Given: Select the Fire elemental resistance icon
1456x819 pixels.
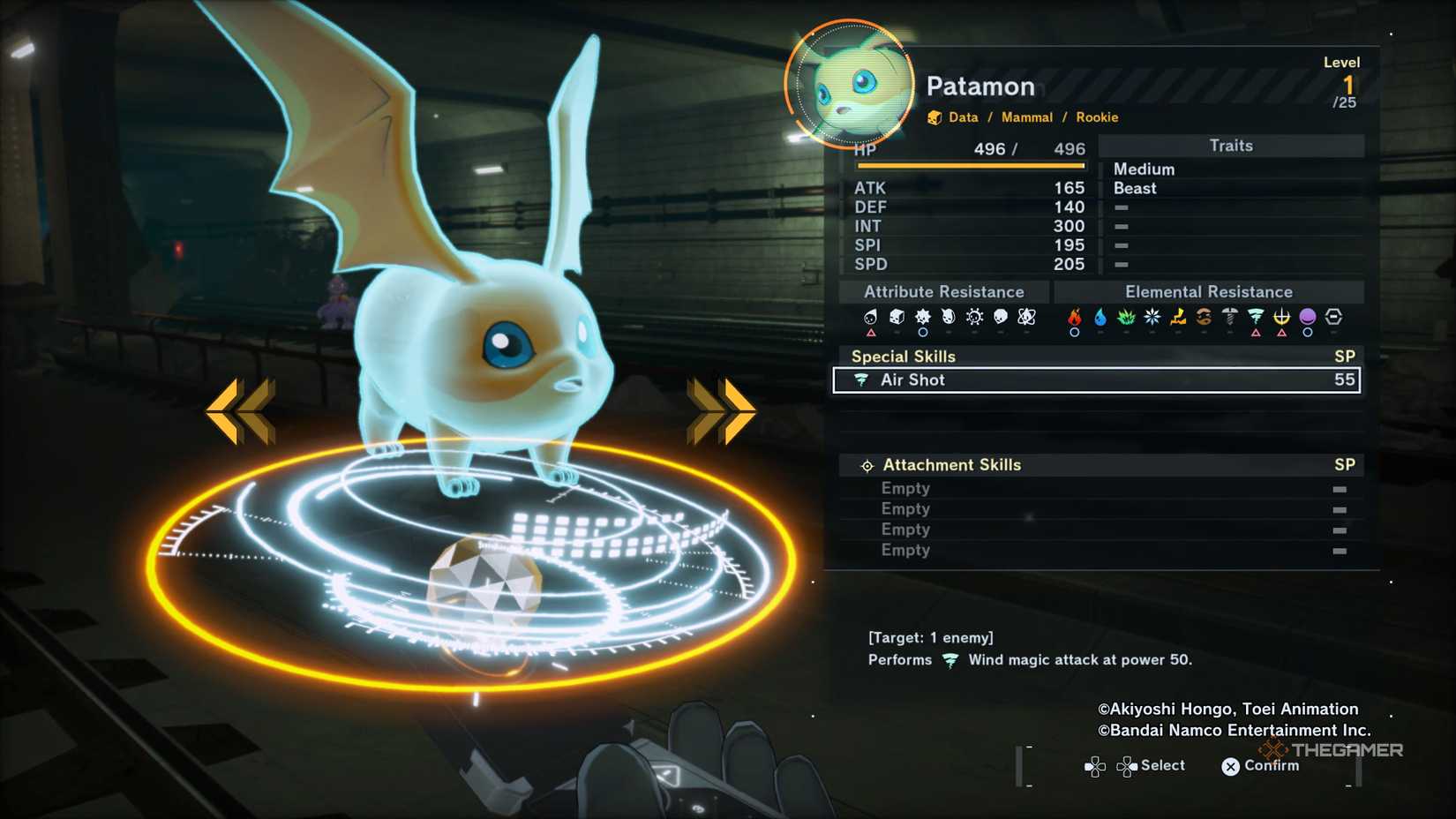Looking at the screenshot, I should (1076, 316).
